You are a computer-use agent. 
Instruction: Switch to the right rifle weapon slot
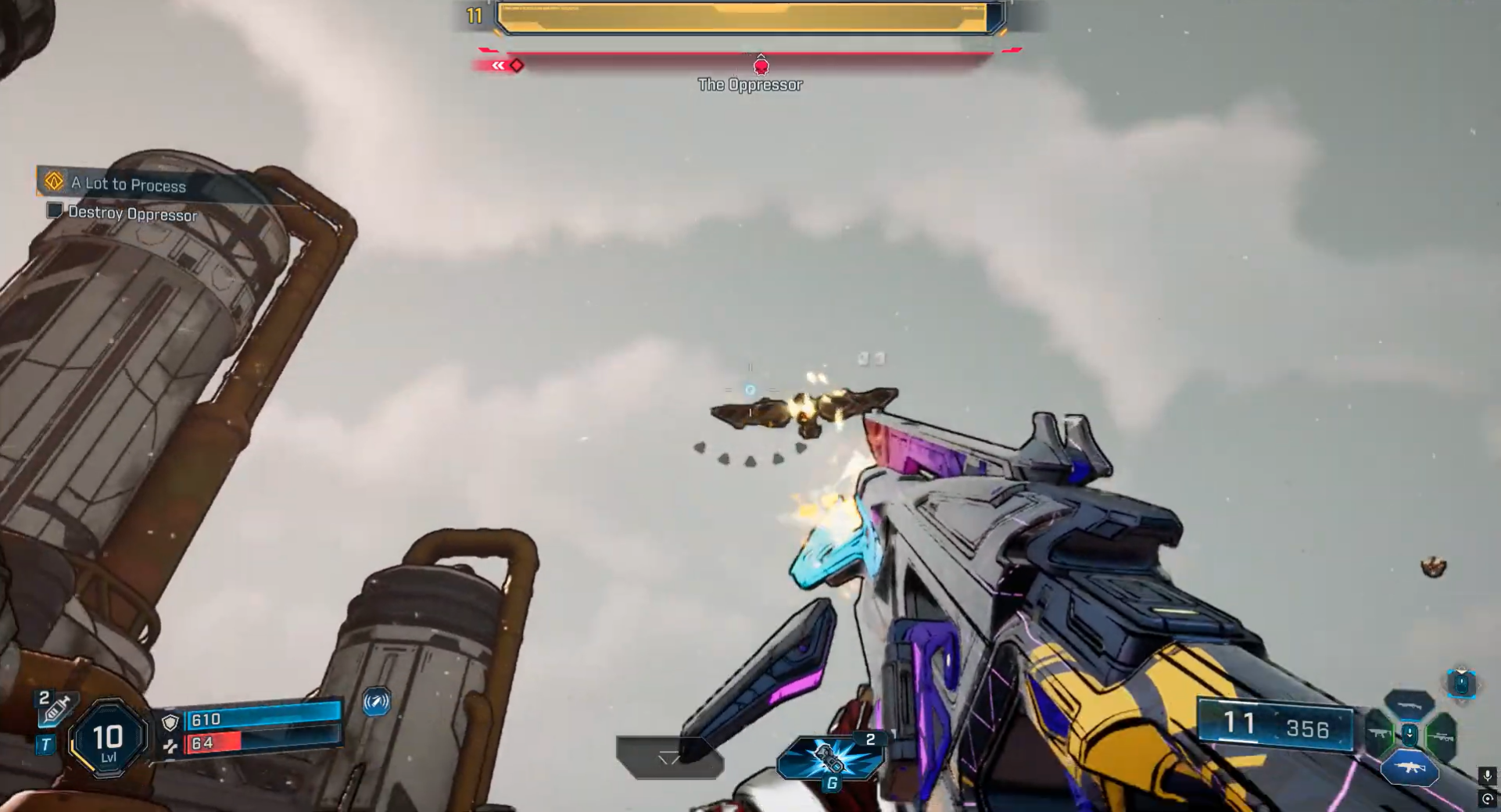[1440, 736]
